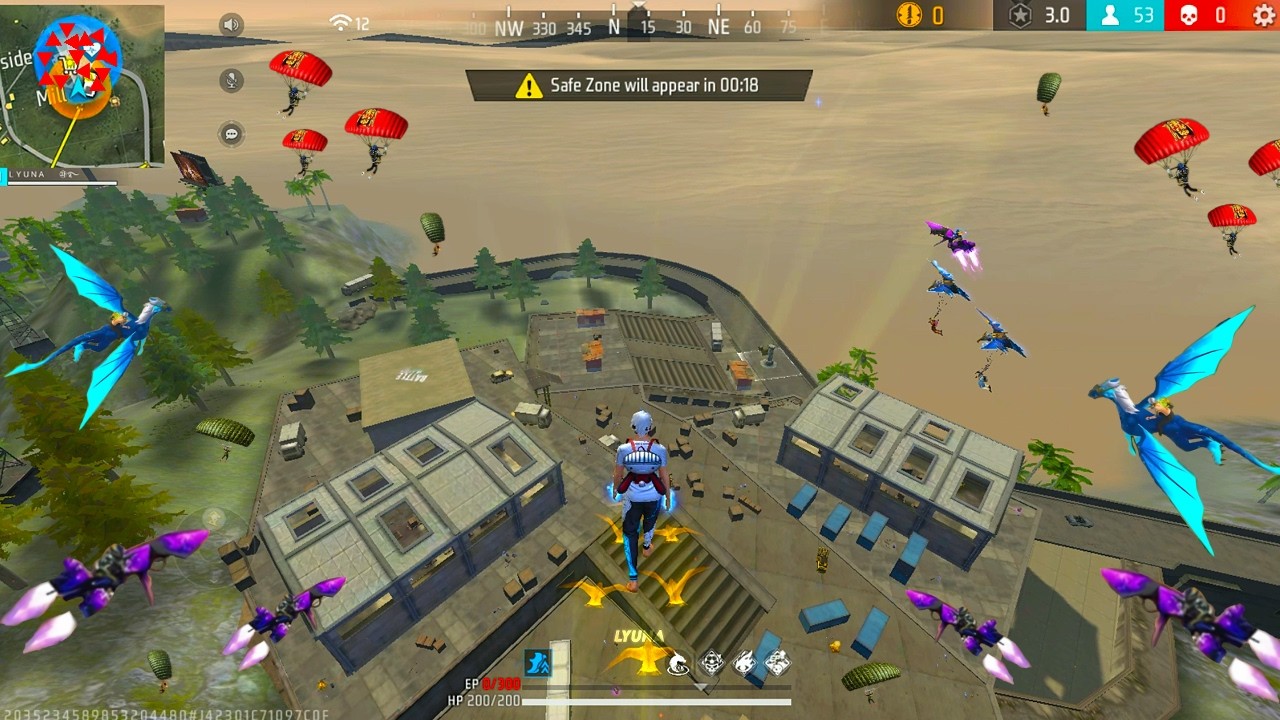Toggle the speaker sound button
Image resolution: width=1280 pixels, height=720 pixels.
click(232, 25)
